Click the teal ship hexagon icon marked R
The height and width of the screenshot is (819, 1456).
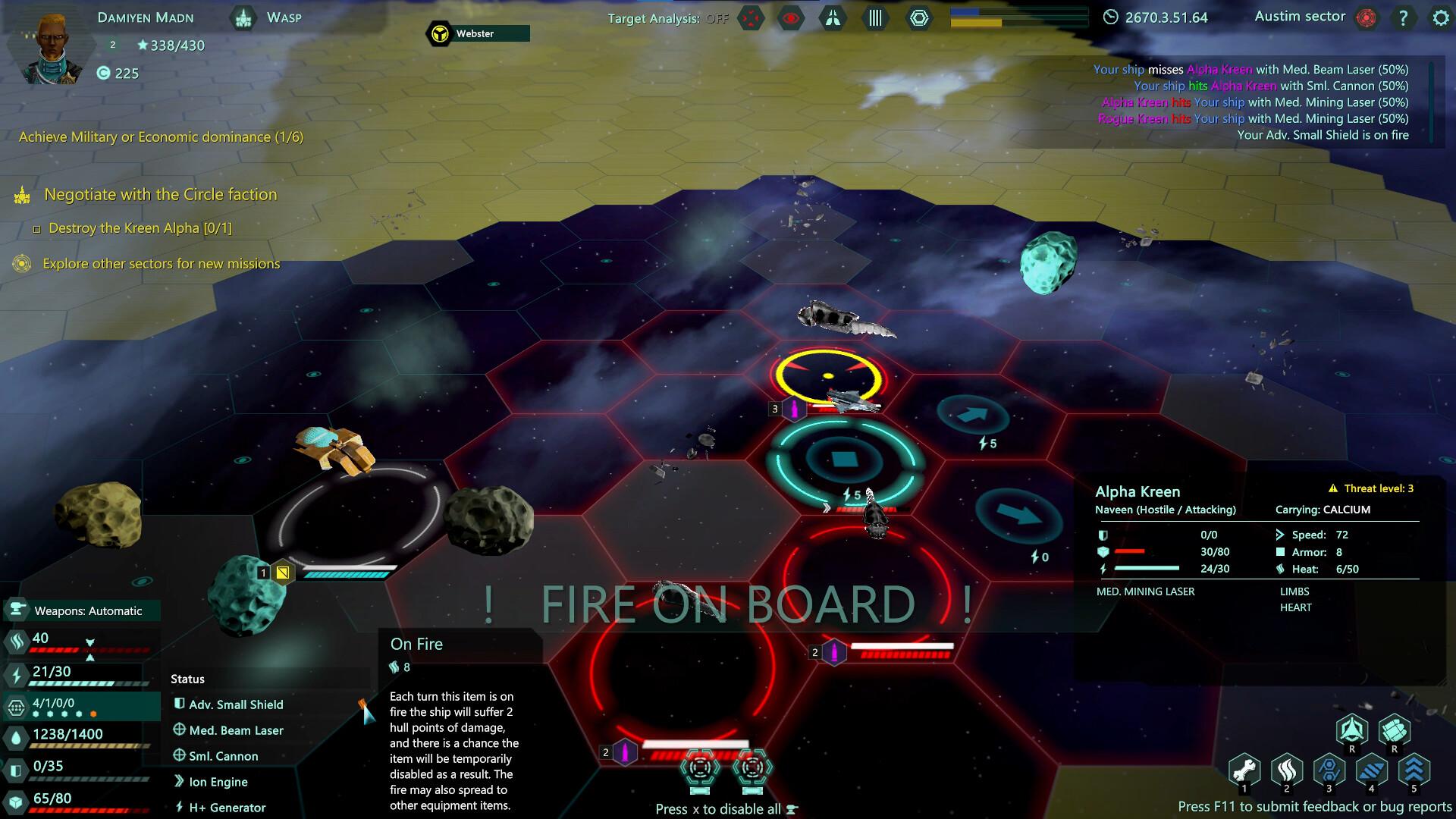tap(1353, 730)
